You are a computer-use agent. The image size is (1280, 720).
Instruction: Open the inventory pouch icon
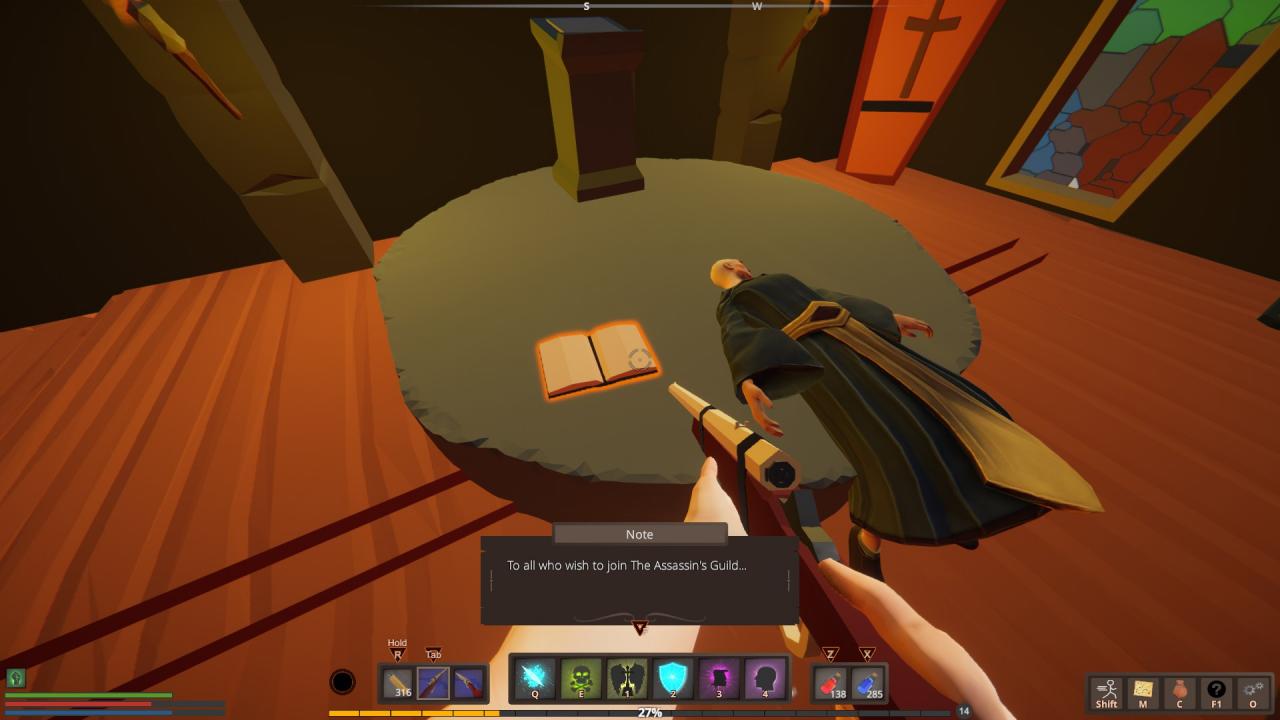[1179, 691]
